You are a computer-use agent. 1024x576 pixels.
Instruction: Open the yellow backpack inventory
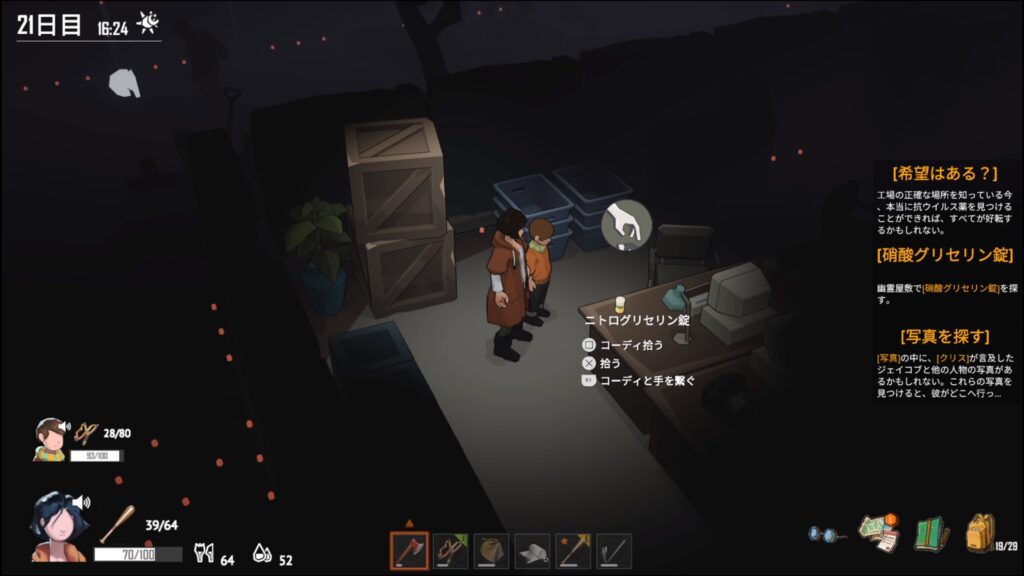980,532
